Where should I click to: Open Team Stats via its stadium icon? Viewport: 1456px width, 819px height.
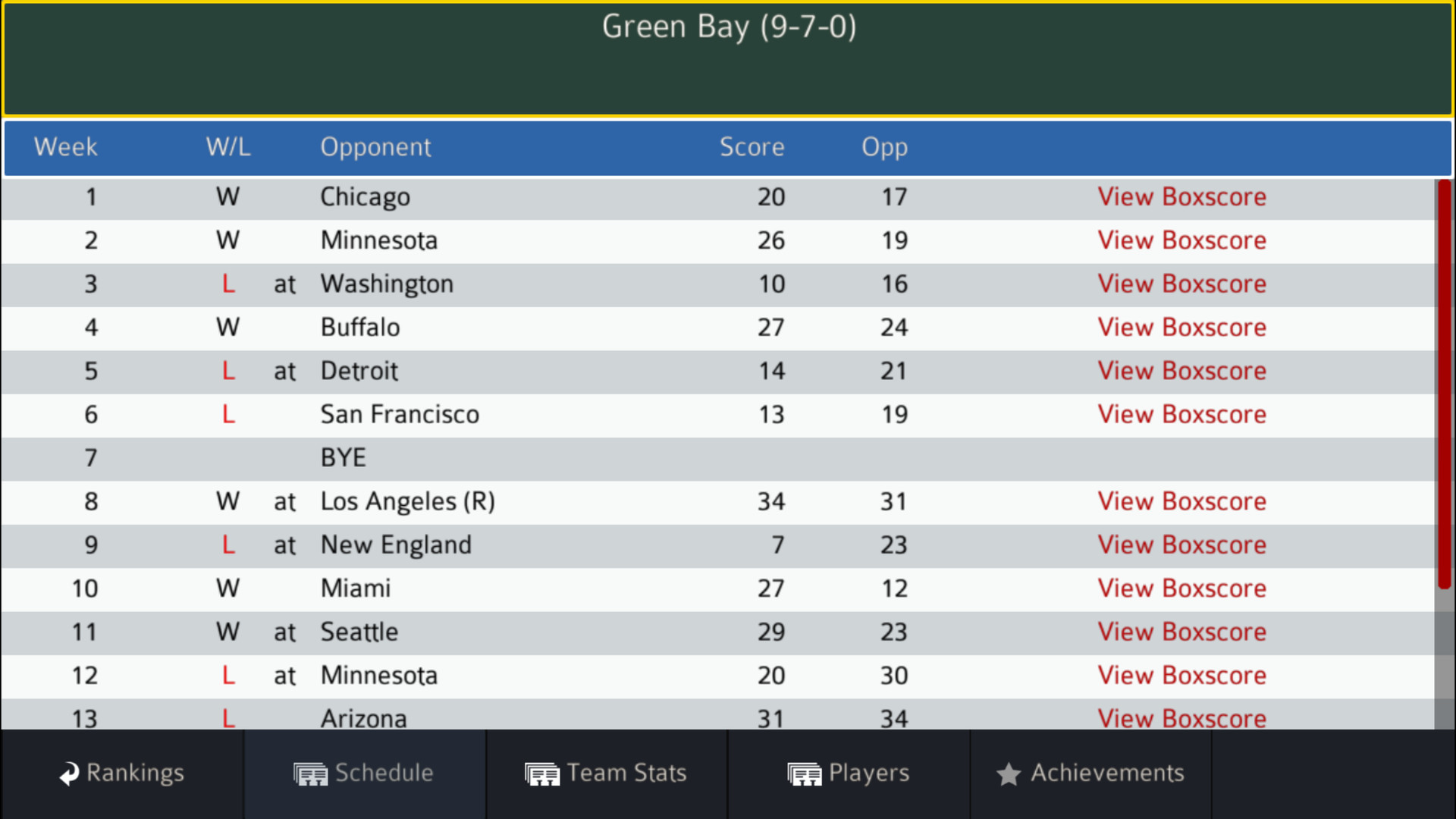[x=542, y=773]
